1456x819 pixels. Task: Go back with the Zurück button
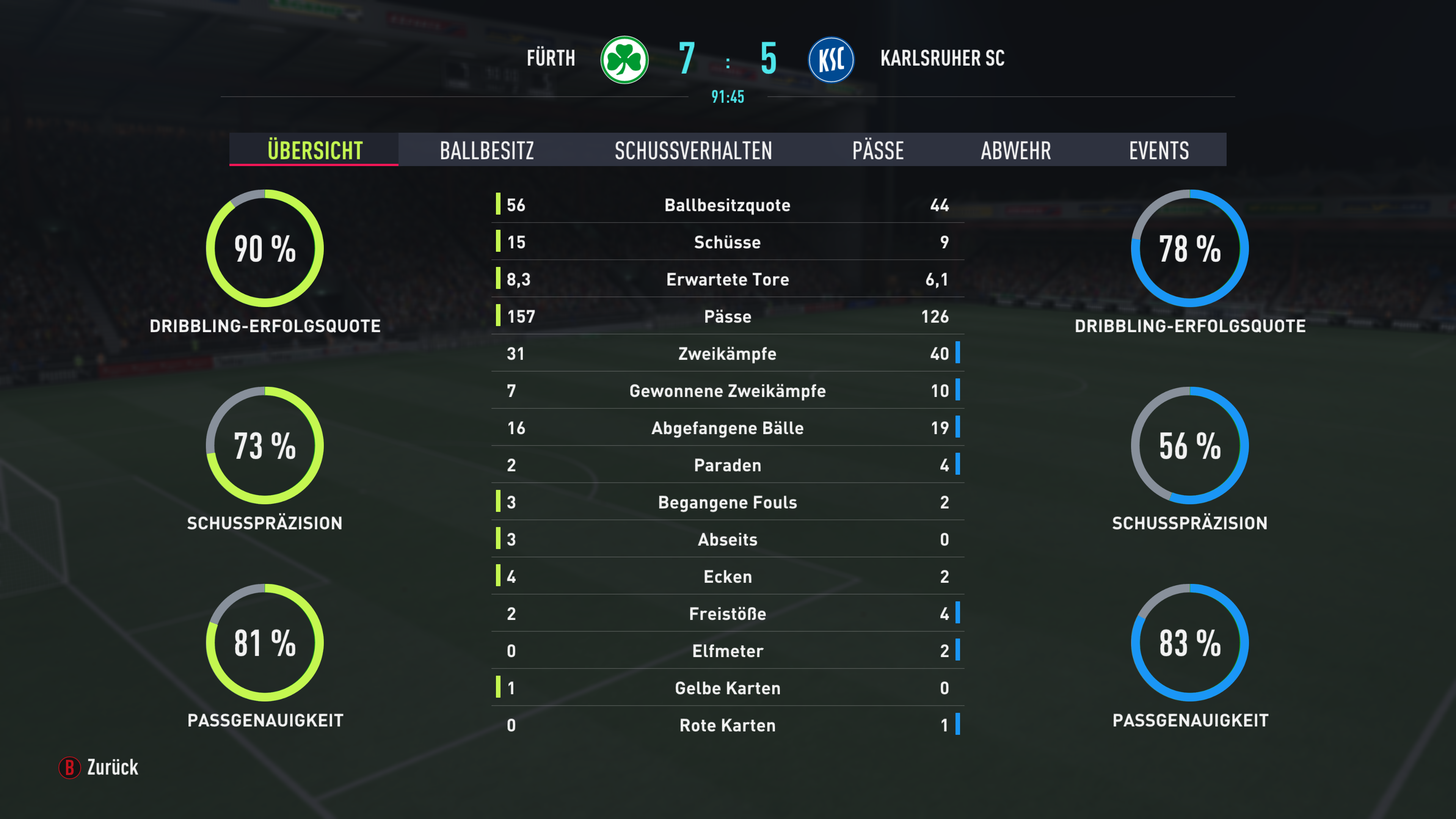tap(100, 767)
